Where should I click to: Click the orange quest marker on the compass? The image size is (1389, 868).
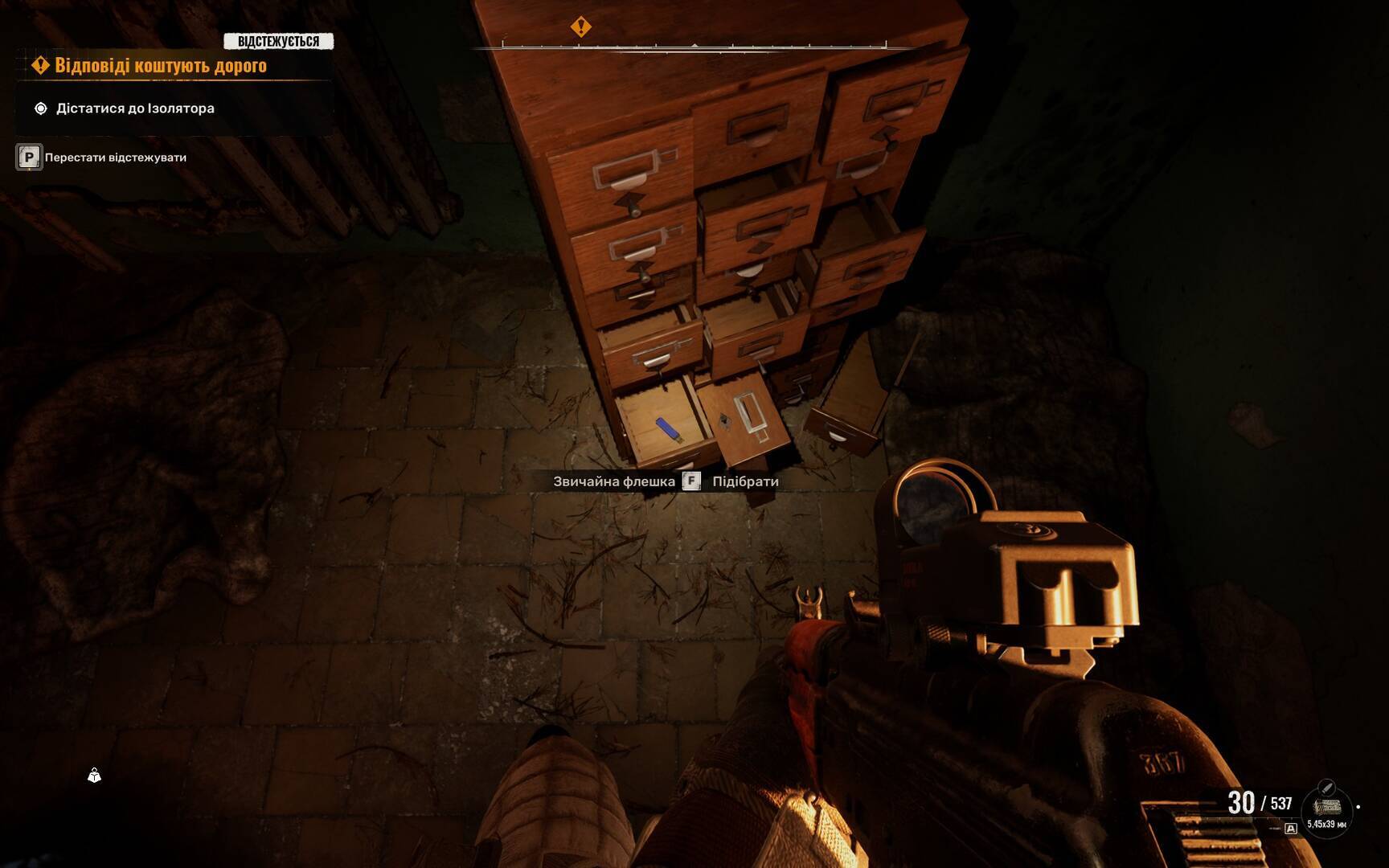click(x=580, y=27)
